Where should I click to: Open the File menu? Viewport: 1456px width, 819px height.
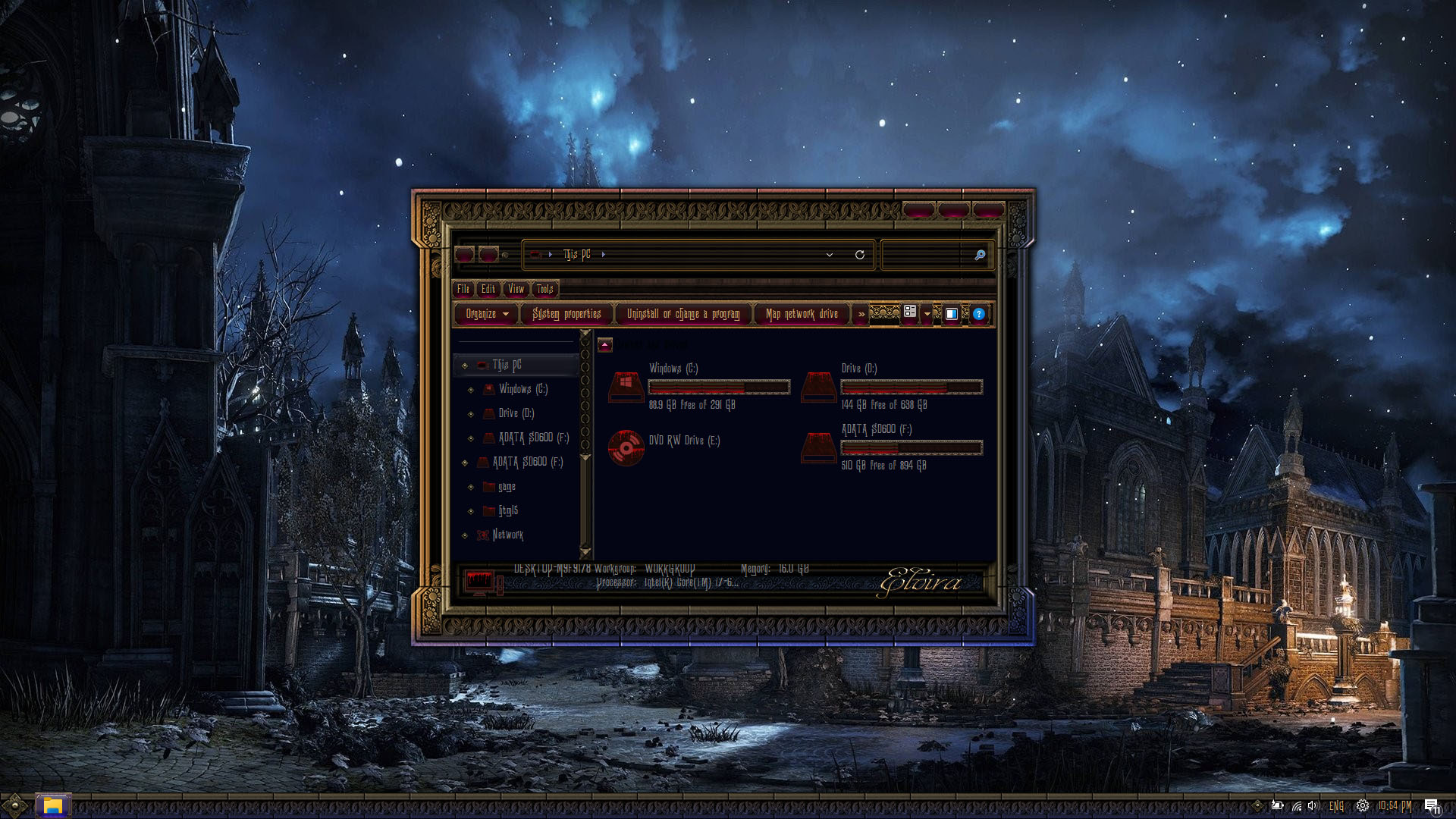coord(463,289)
